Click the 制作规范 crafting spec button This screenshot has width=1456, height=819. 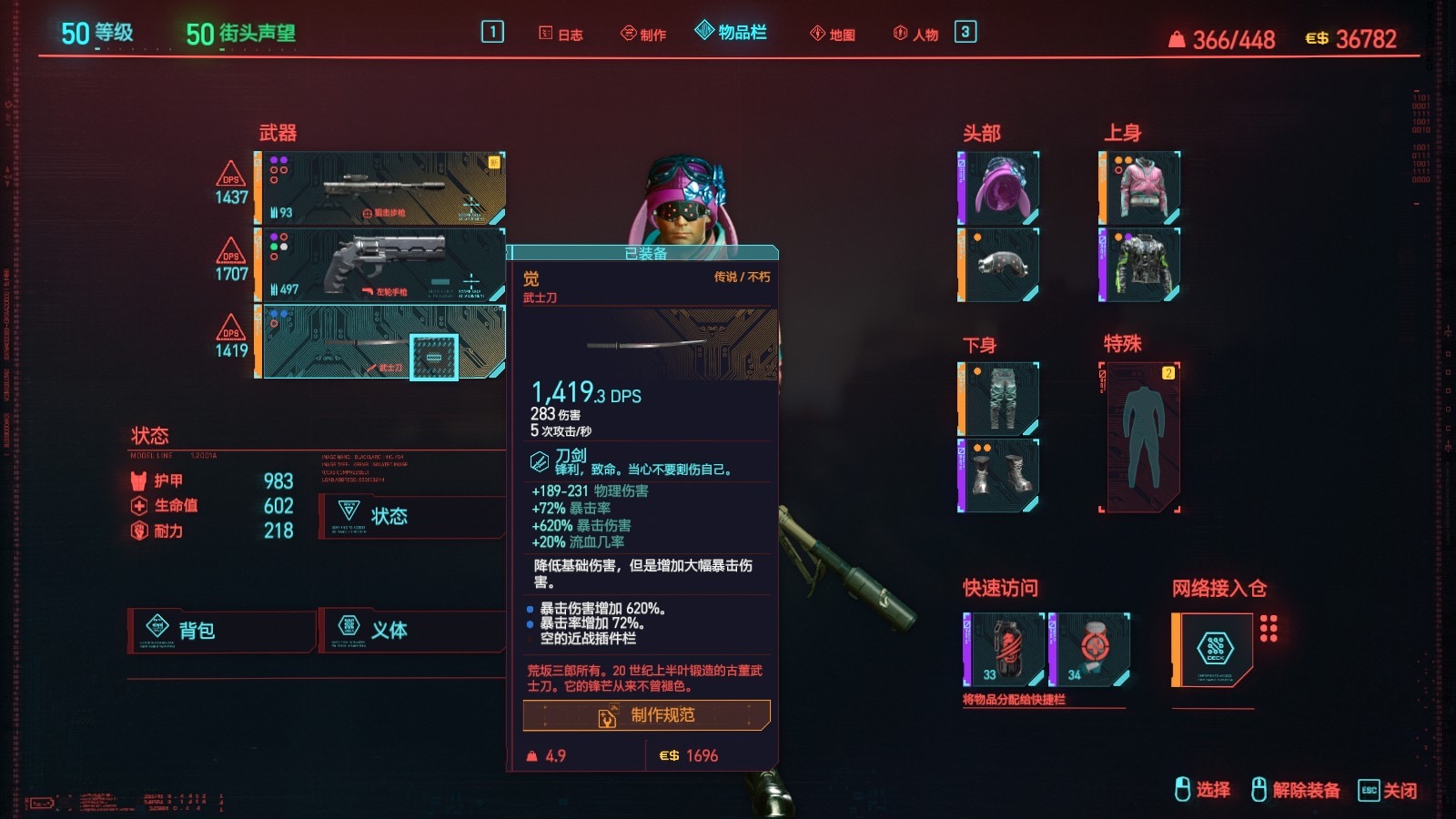point(646,716)
